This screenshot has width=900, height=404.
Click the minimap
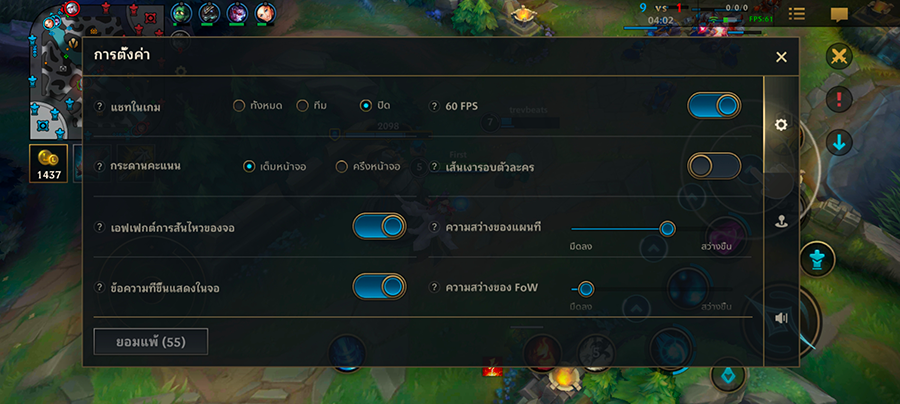click(x=38, y=70)
